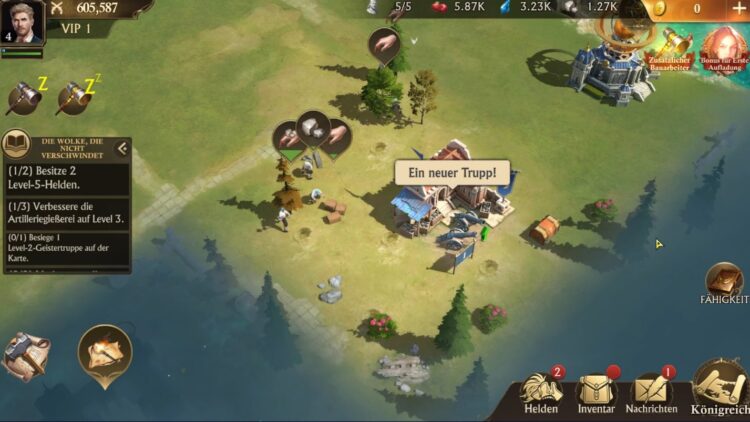750x422 pixels.
Task: Add gold with the plus button
Action: pos(740,8)
